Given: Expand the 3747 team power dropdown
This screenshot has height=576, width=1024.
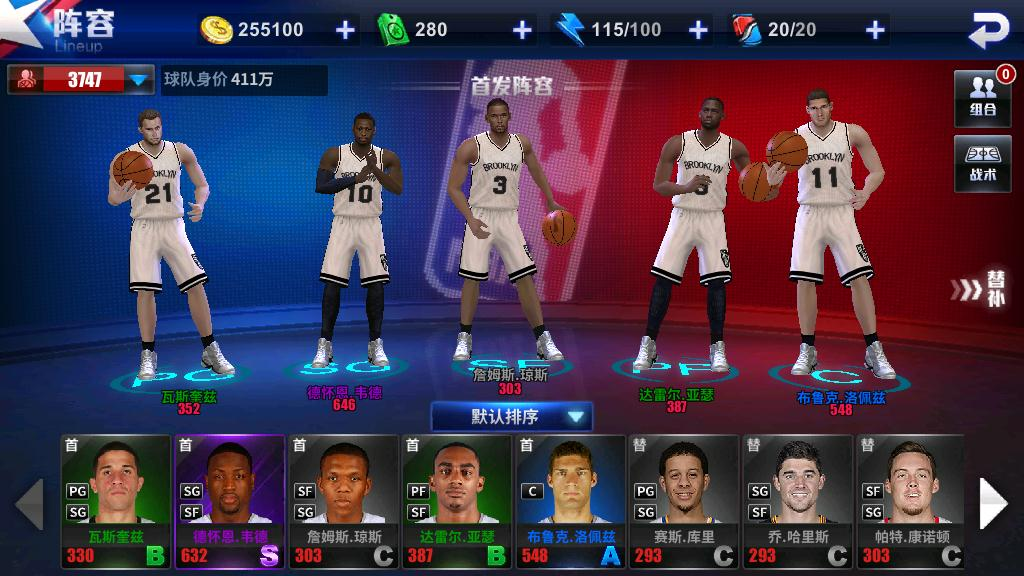Looking at the screenshot, I should click(138, 80).
